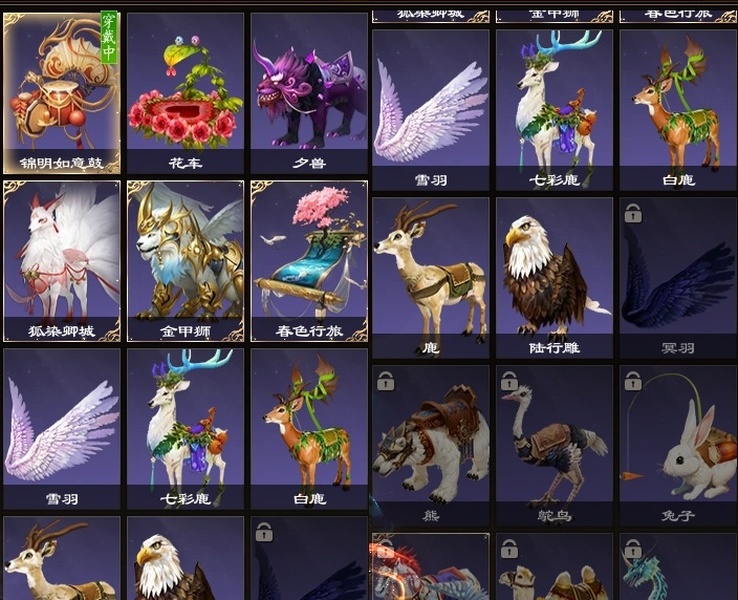Choose the locked 鸵鸟 ostrich mount

(x=554, y=445)
